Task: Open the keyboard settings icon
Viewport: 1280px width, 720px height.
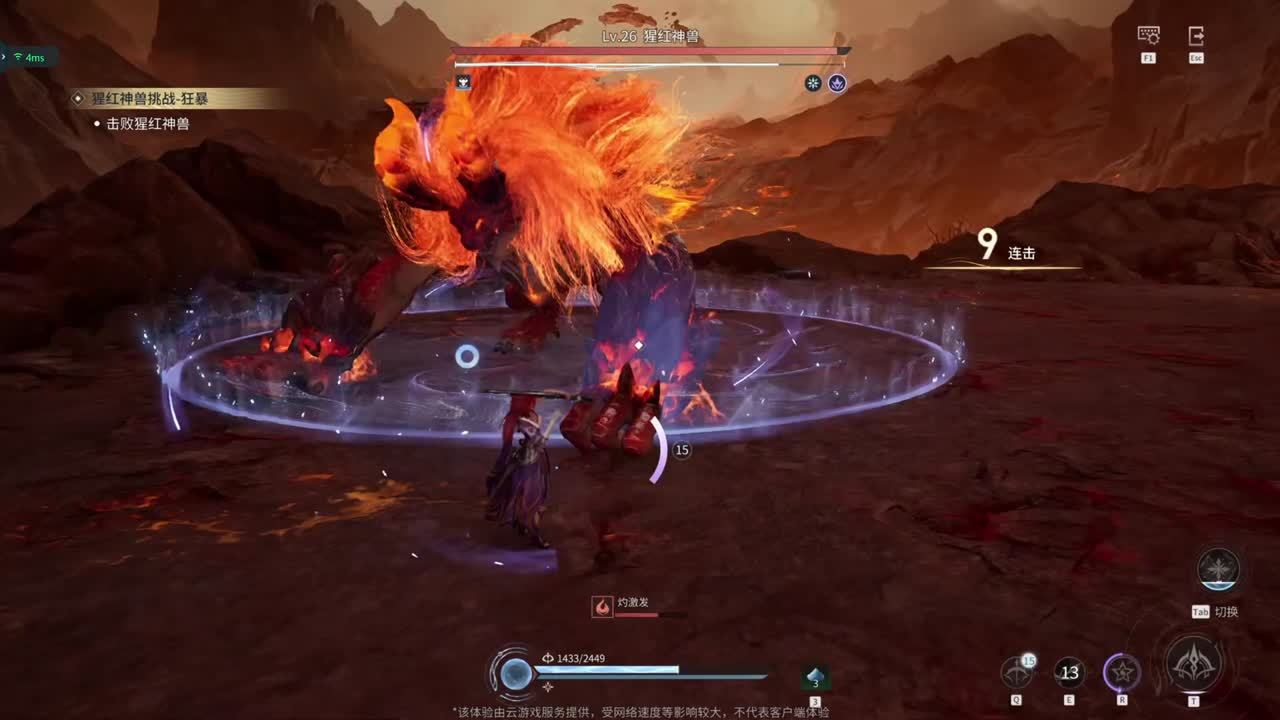Action: pyautogui.click(x=1148, y=35)
